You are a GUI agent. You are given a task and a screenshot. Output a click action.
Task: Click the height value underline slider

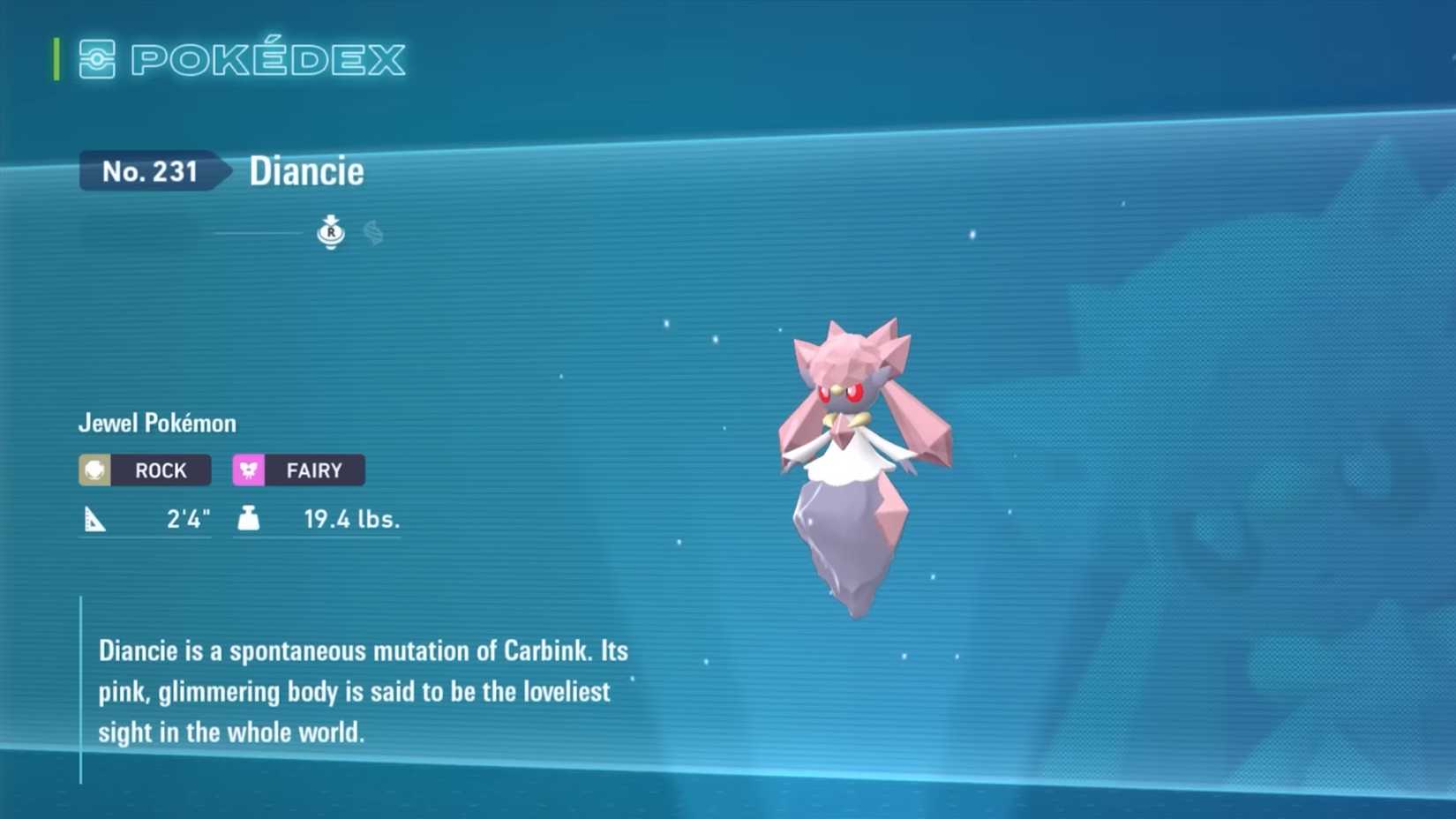(146, 539)
